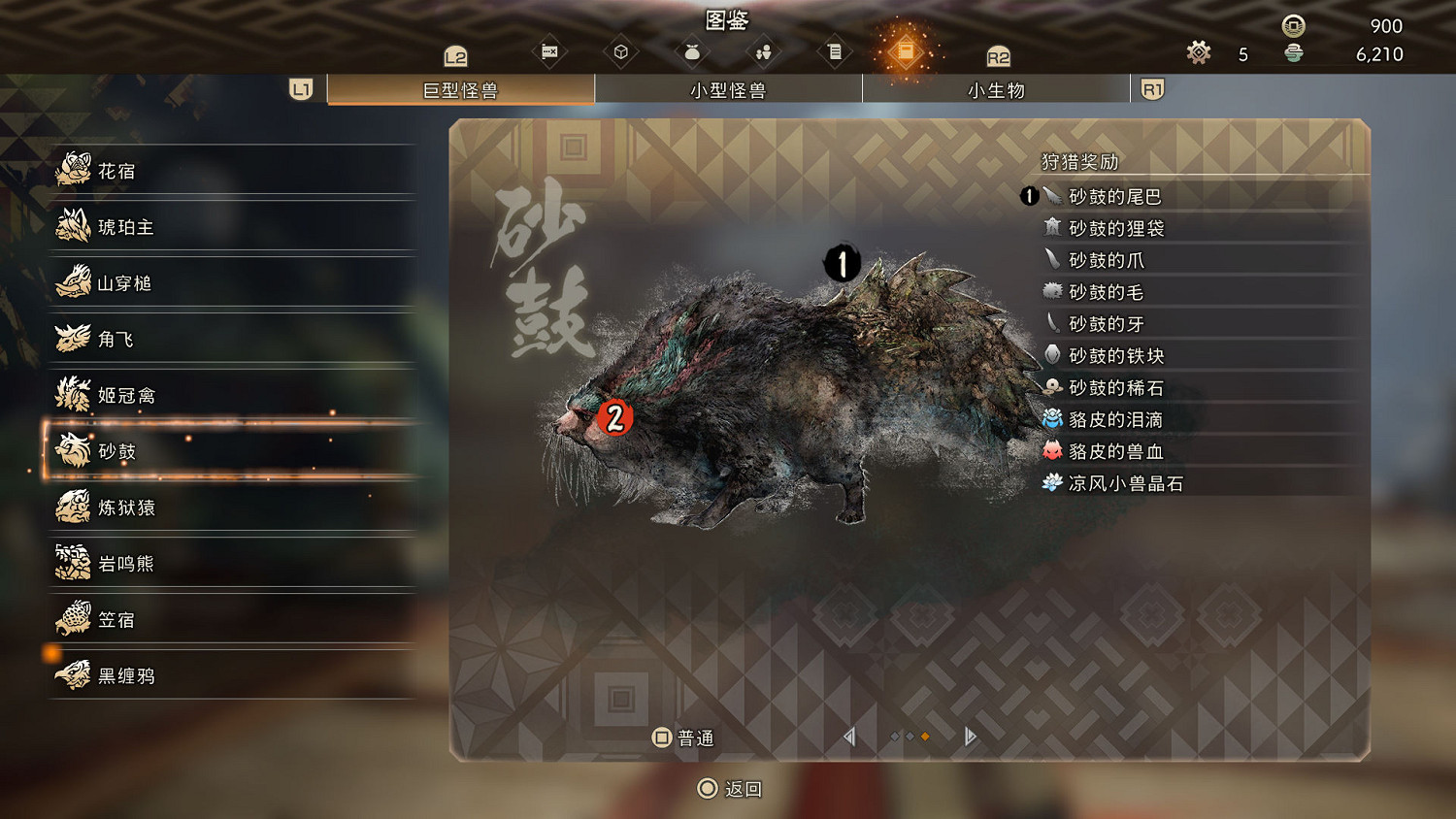
Task: Open the 角飞 monster entry
Action: point(233,339)
